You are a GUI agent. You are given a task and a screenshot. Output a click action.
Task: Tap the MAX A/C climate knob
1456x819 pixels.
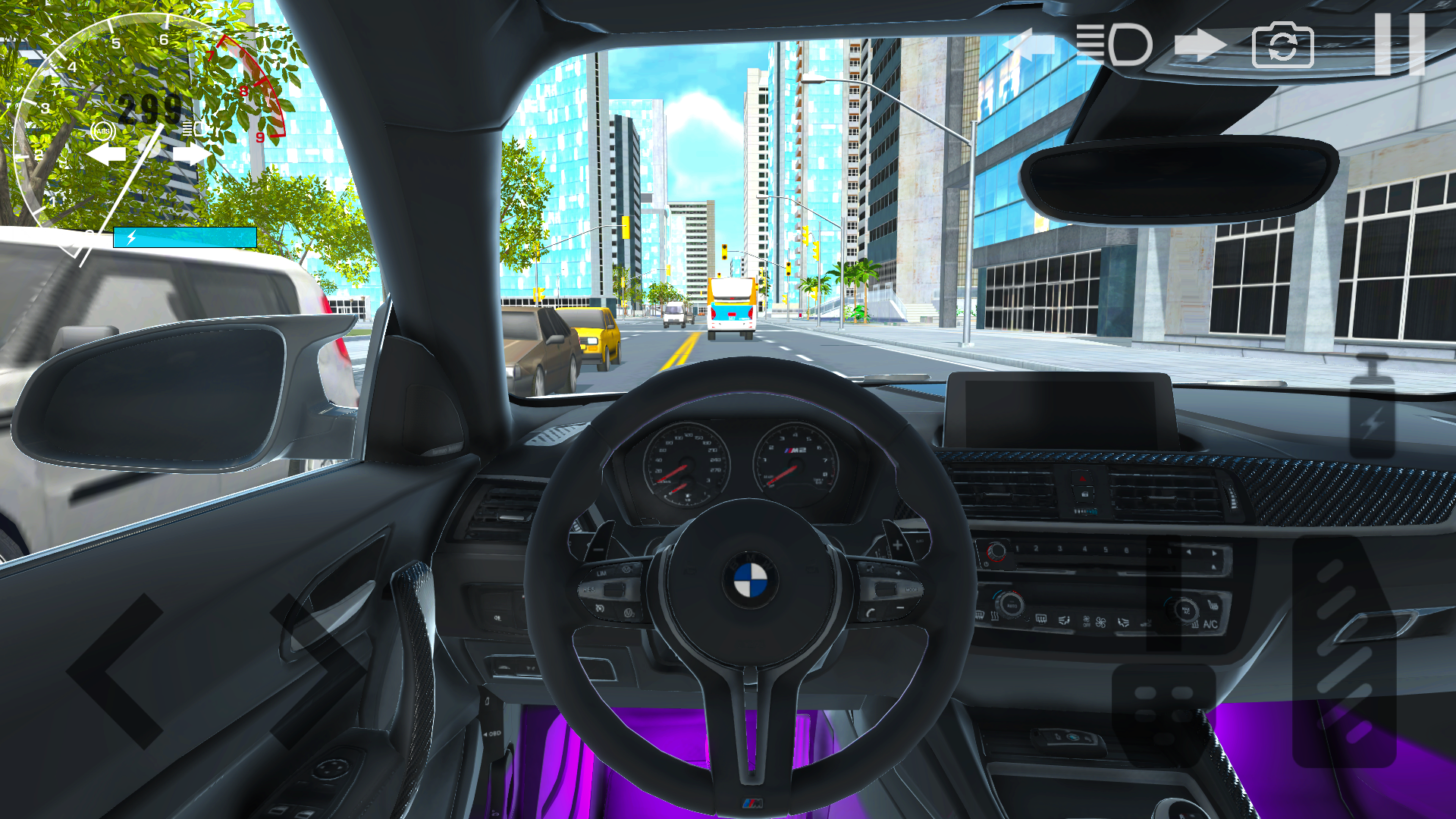1185,610
